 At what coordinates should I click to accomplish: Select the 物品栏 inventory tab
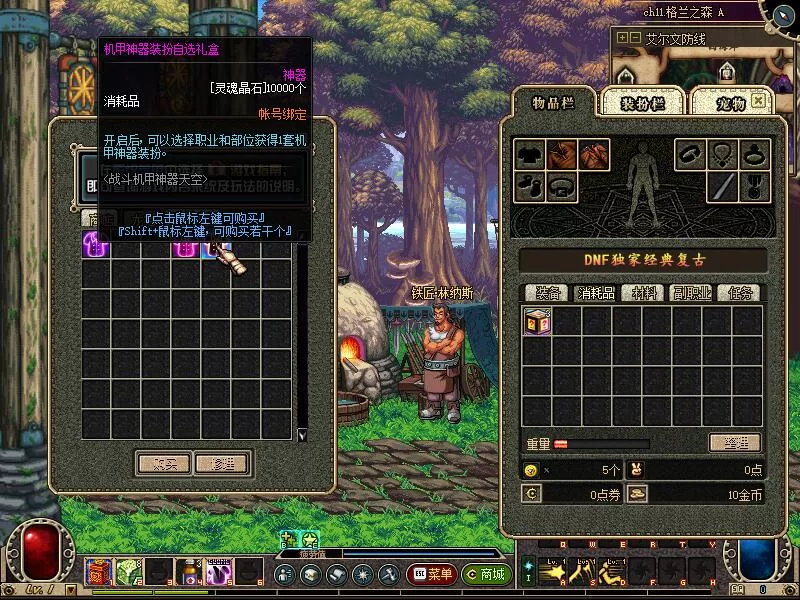coord(552,102)
